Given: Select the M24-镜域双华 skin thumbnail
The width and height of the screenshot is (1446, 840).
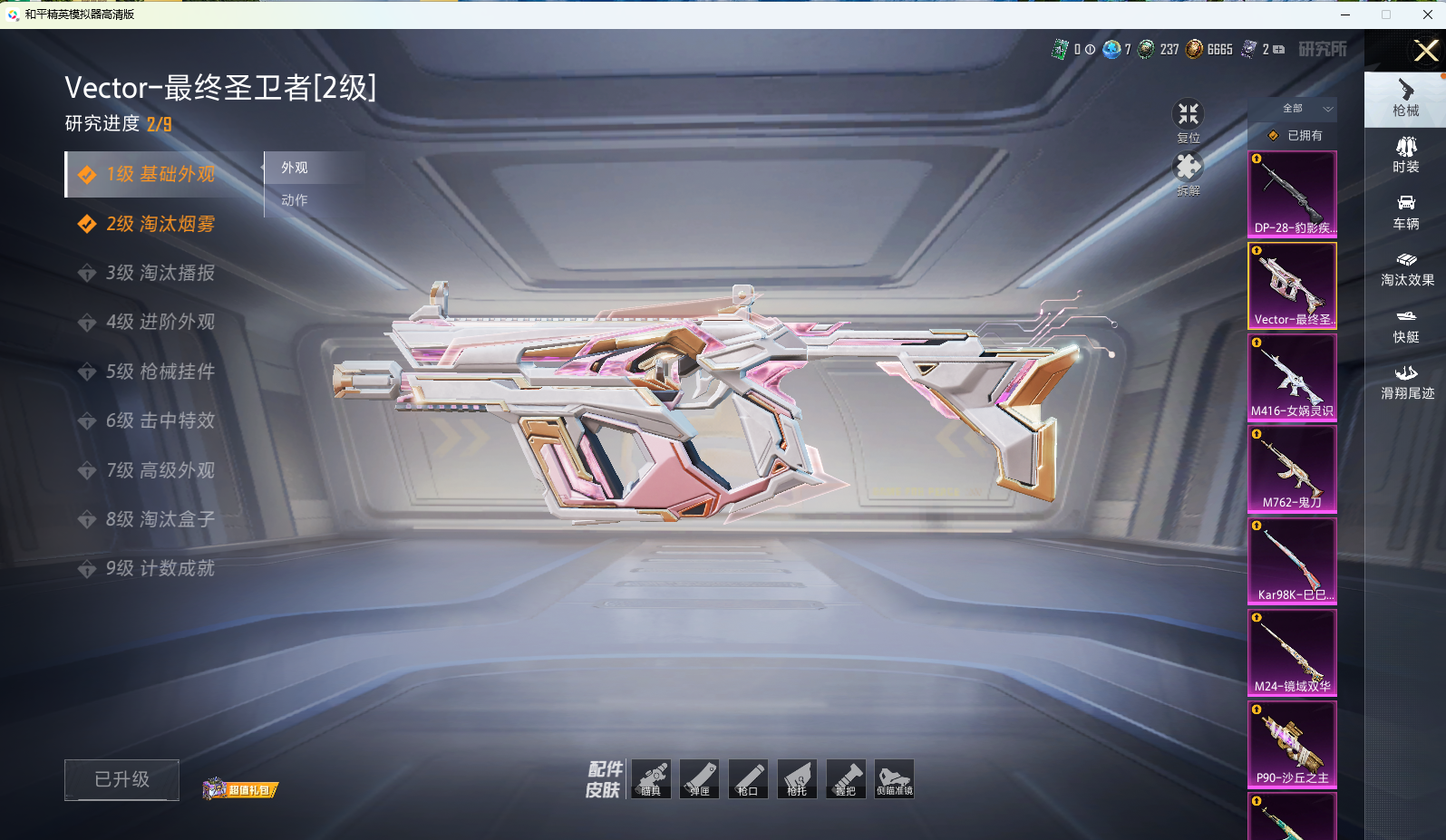Looking at the screenshot, I should pos(1292,652).
